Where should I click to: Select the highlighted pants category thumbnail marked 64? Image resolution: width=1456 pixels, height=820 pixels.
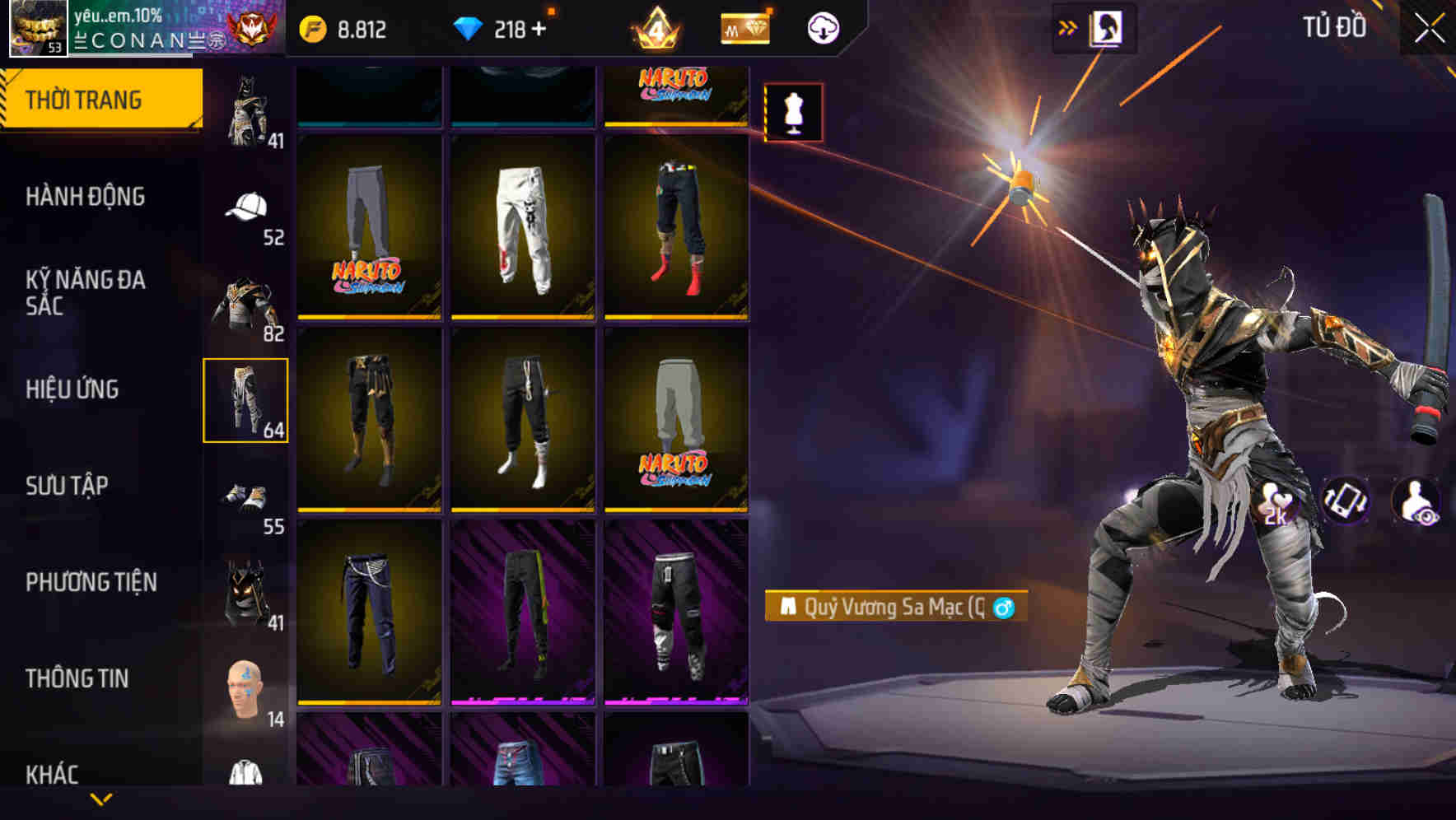(x=246, y=399)
